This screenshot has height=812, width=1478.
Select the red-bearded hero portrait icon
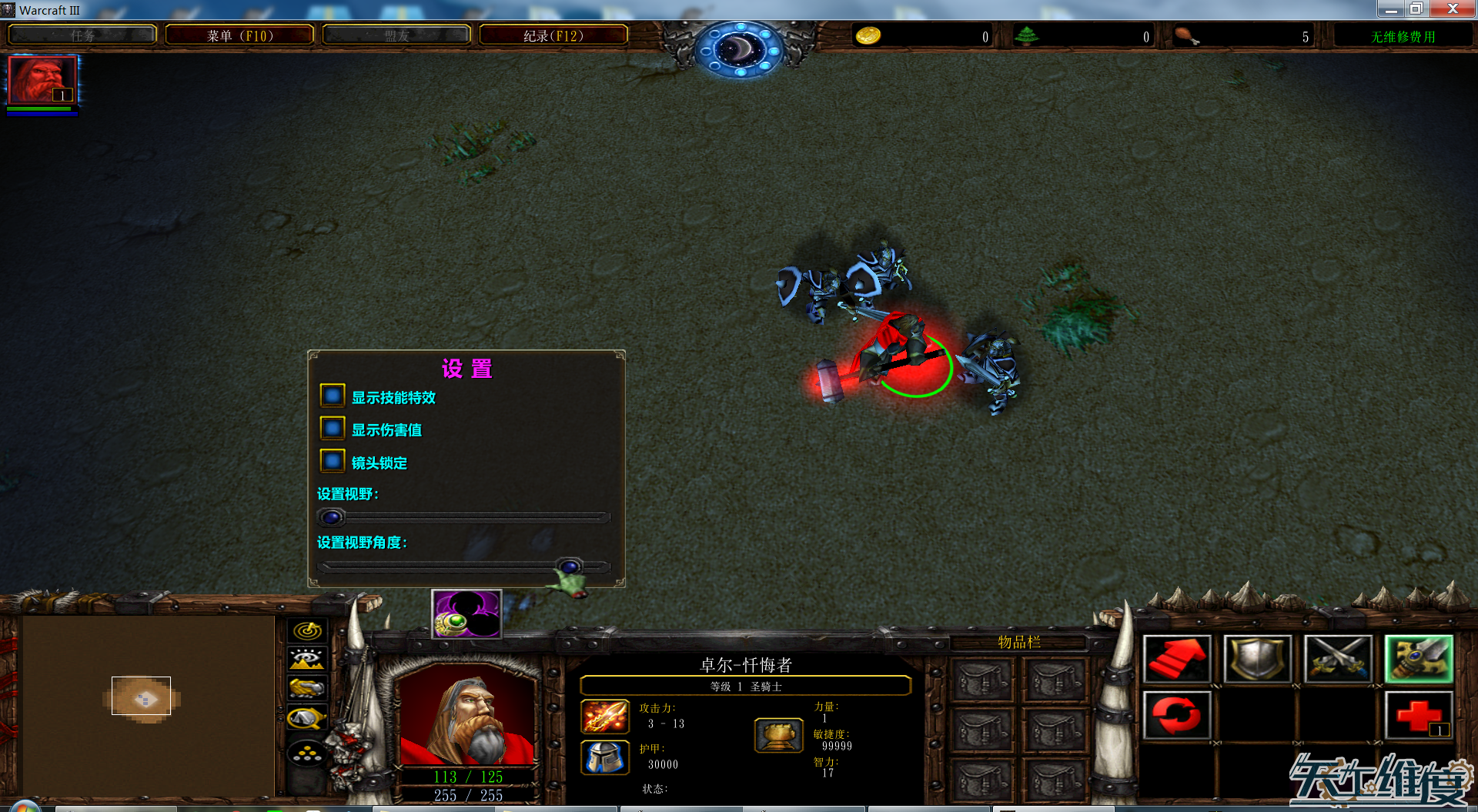[x=42, y=80]
